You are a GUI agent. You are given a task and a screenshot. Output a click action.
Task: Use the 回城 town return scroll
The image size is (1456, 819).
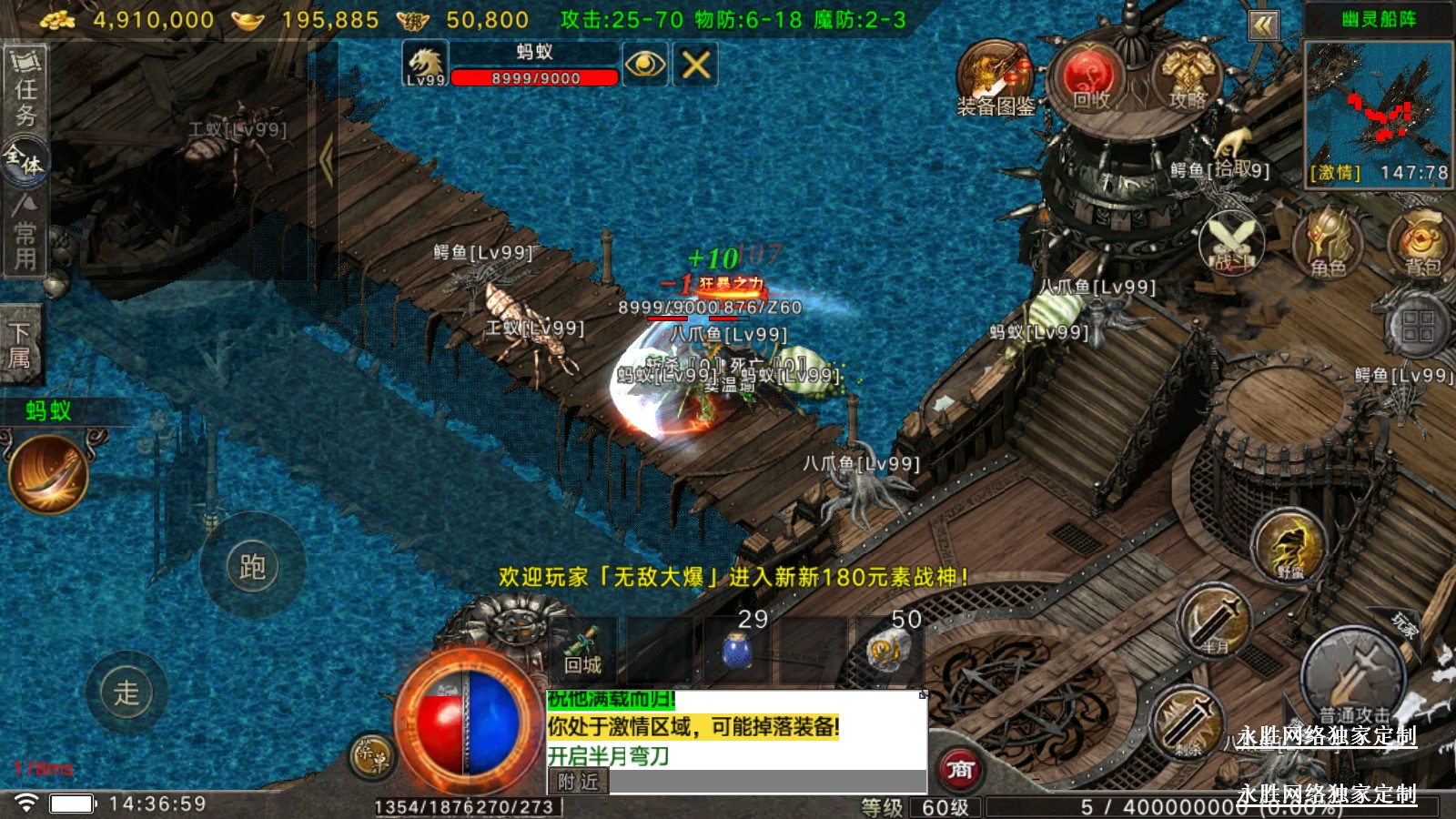point(582,649)
